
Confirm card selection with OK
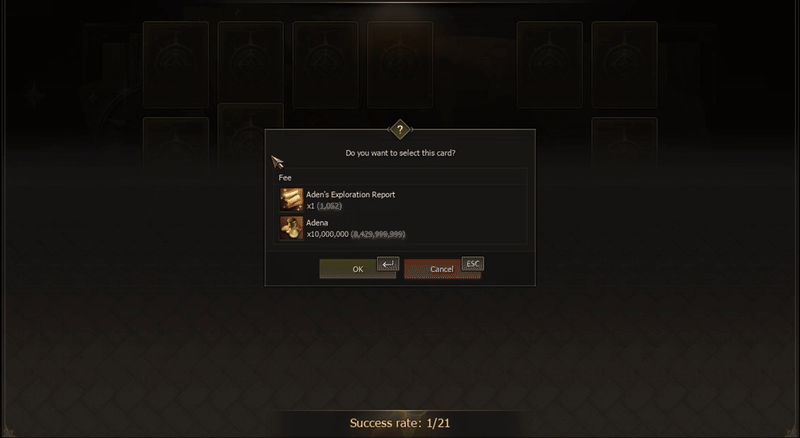357,269
